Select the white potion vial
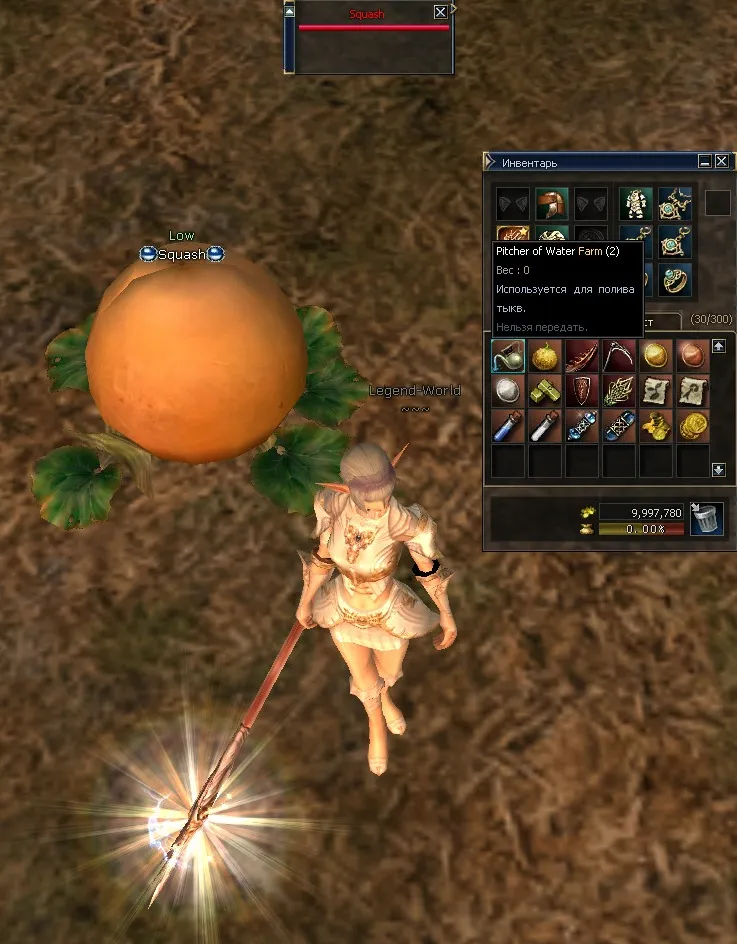This screenshot has height=944, width=737. point(545,425)
